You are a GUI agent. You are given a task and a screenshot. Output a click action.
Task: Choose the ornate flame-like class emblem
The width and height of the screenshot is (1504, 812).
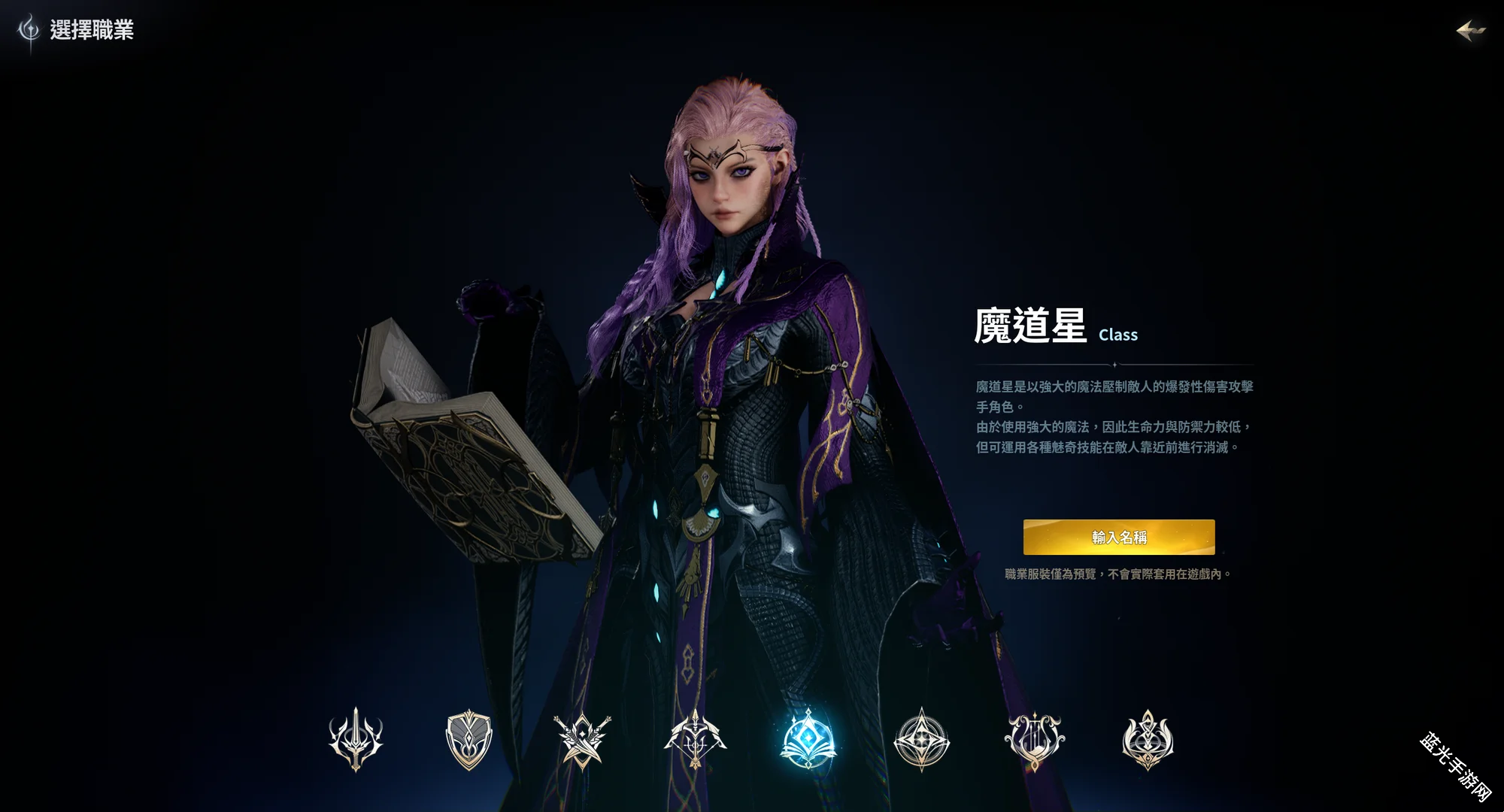tap(1148, 740)
